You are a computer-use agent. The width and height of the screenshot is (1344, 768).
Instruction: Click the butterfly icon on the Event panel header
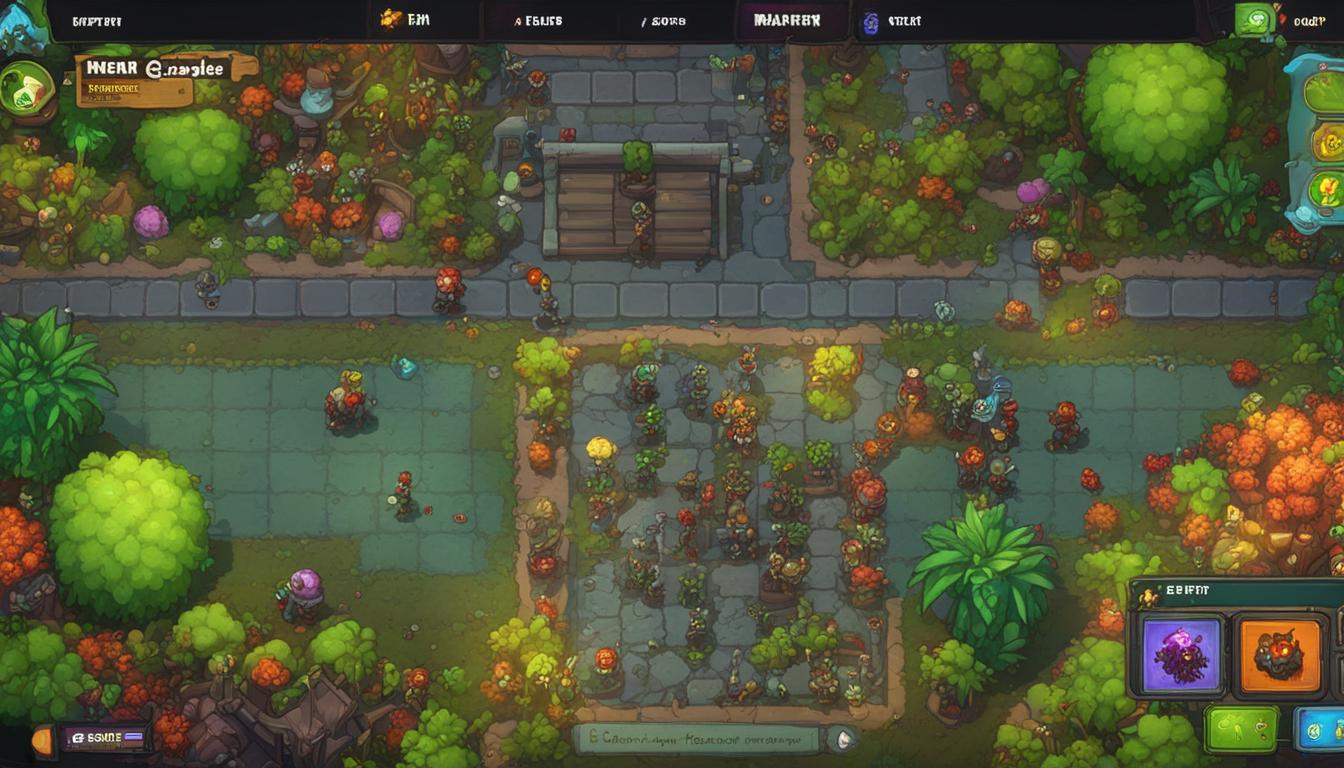tap(1150, 595)
